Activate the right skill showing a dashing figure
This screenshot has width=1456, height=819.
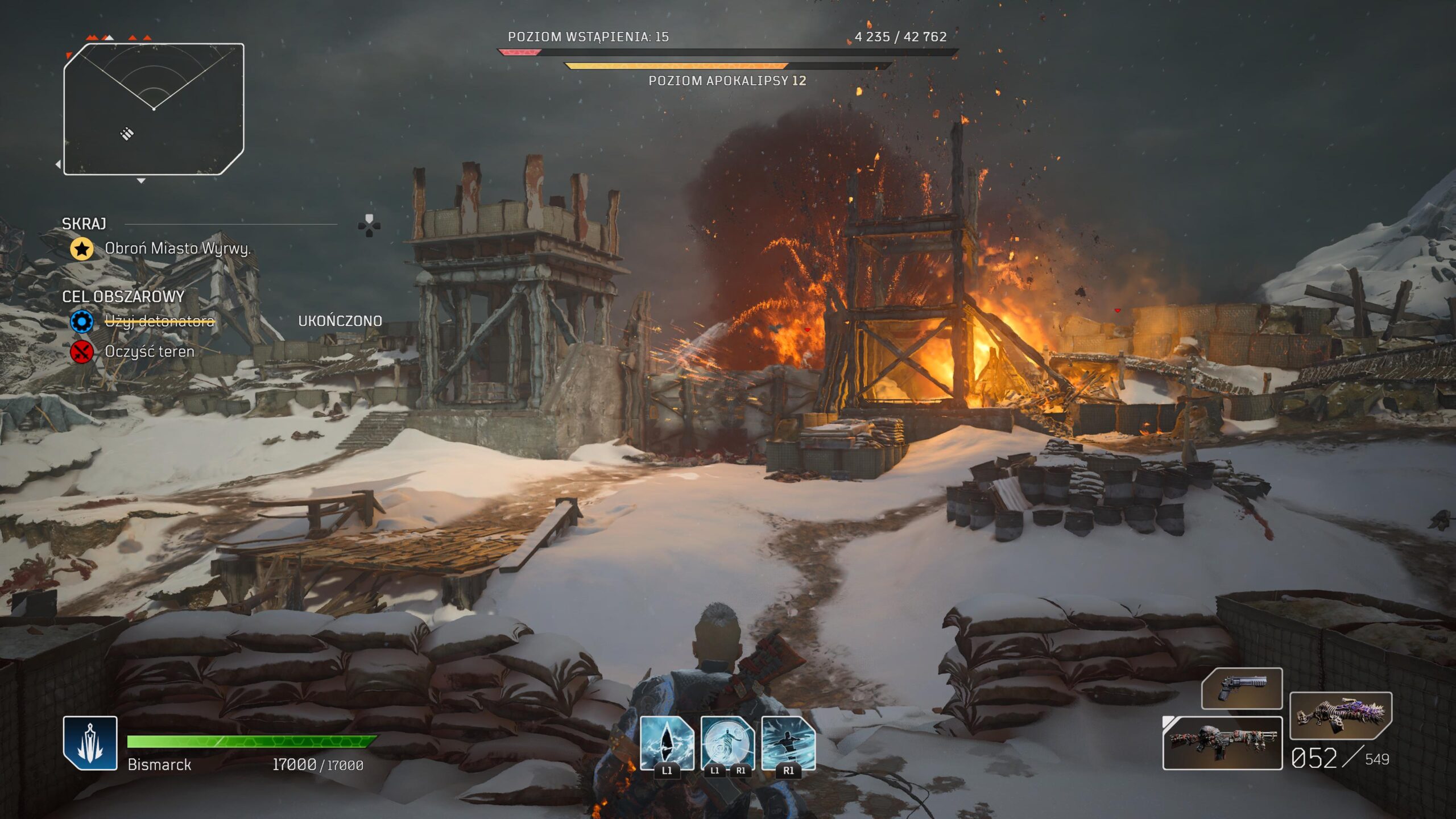tap(788, 743)
